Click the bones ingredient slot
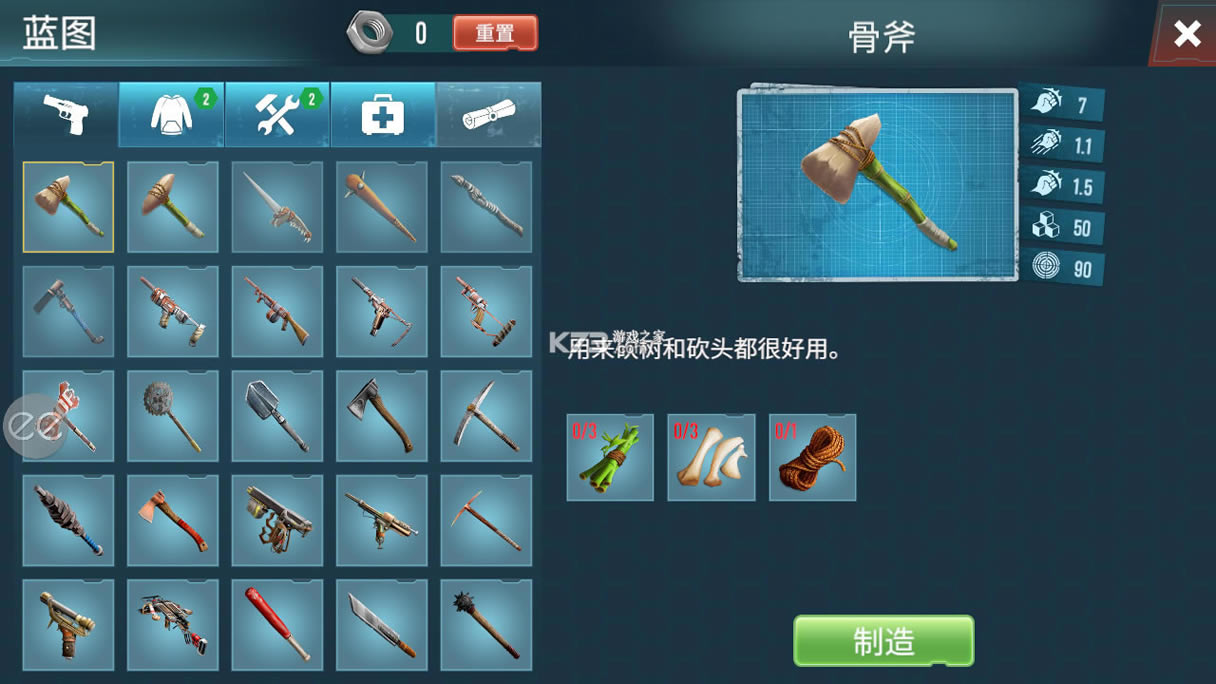This screenshot has height=684, width=1216. click(x=711, y=457)
